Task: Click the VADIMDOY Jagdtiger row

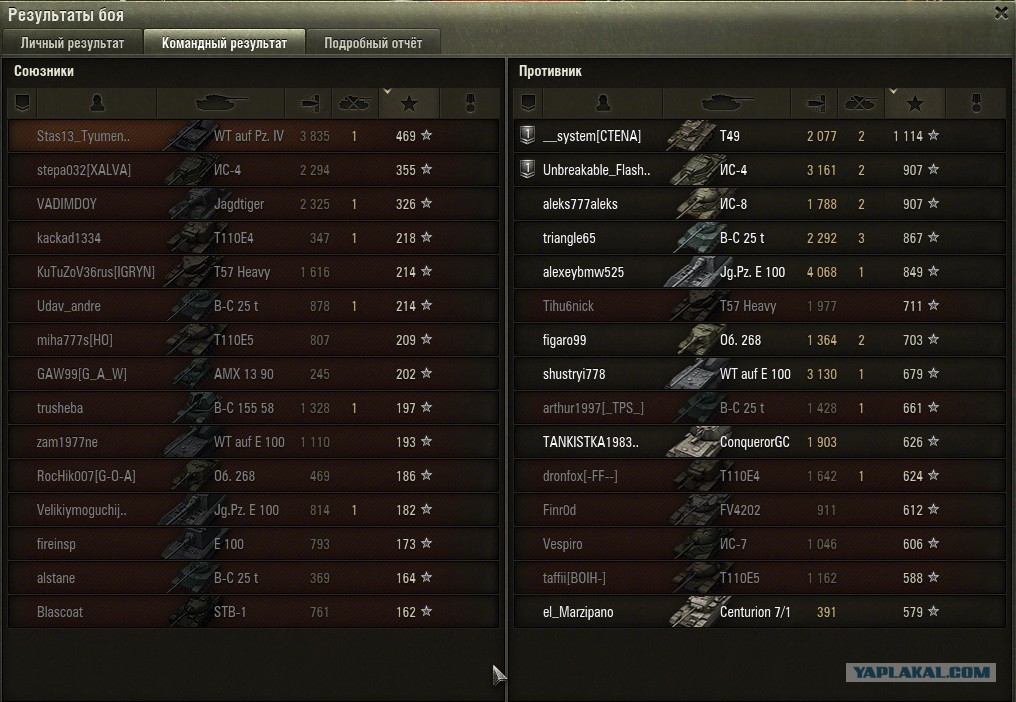Action: click(252, 204)
